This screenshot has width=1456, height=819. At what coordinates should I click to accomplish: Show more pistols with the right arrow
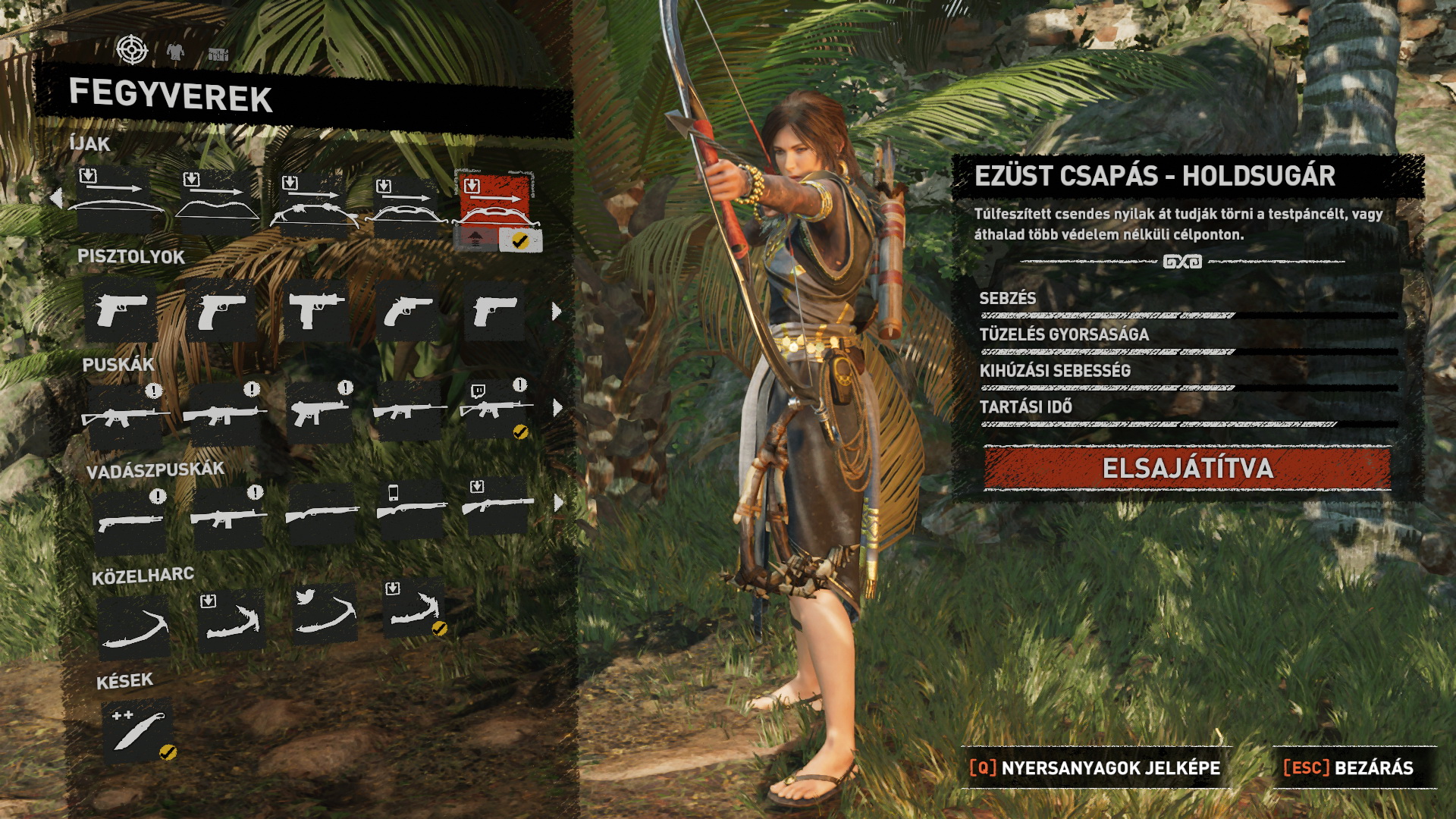click(x=557, y=311)
